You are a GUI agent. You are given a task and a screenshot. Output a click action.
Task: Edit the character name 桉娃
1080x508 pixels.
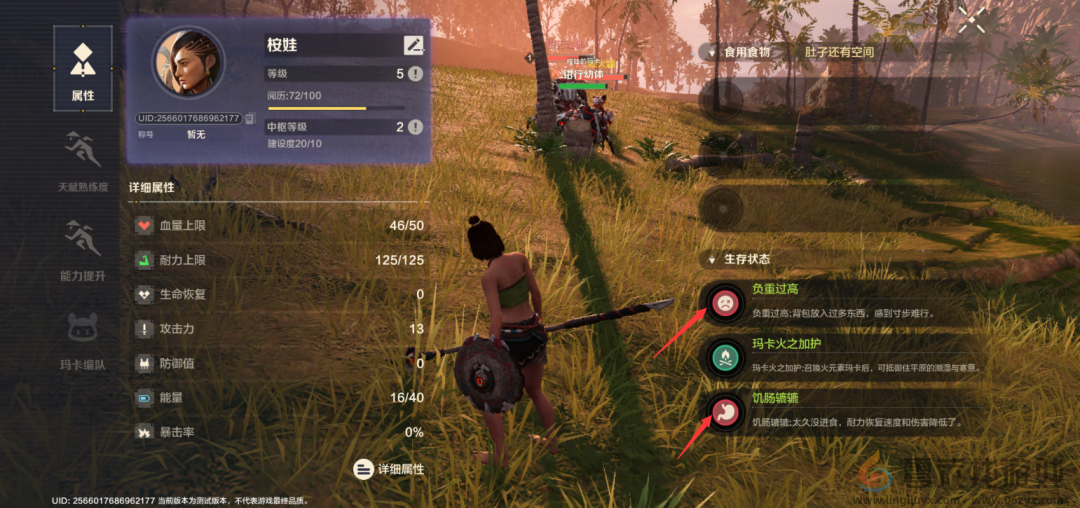[414, 45]
